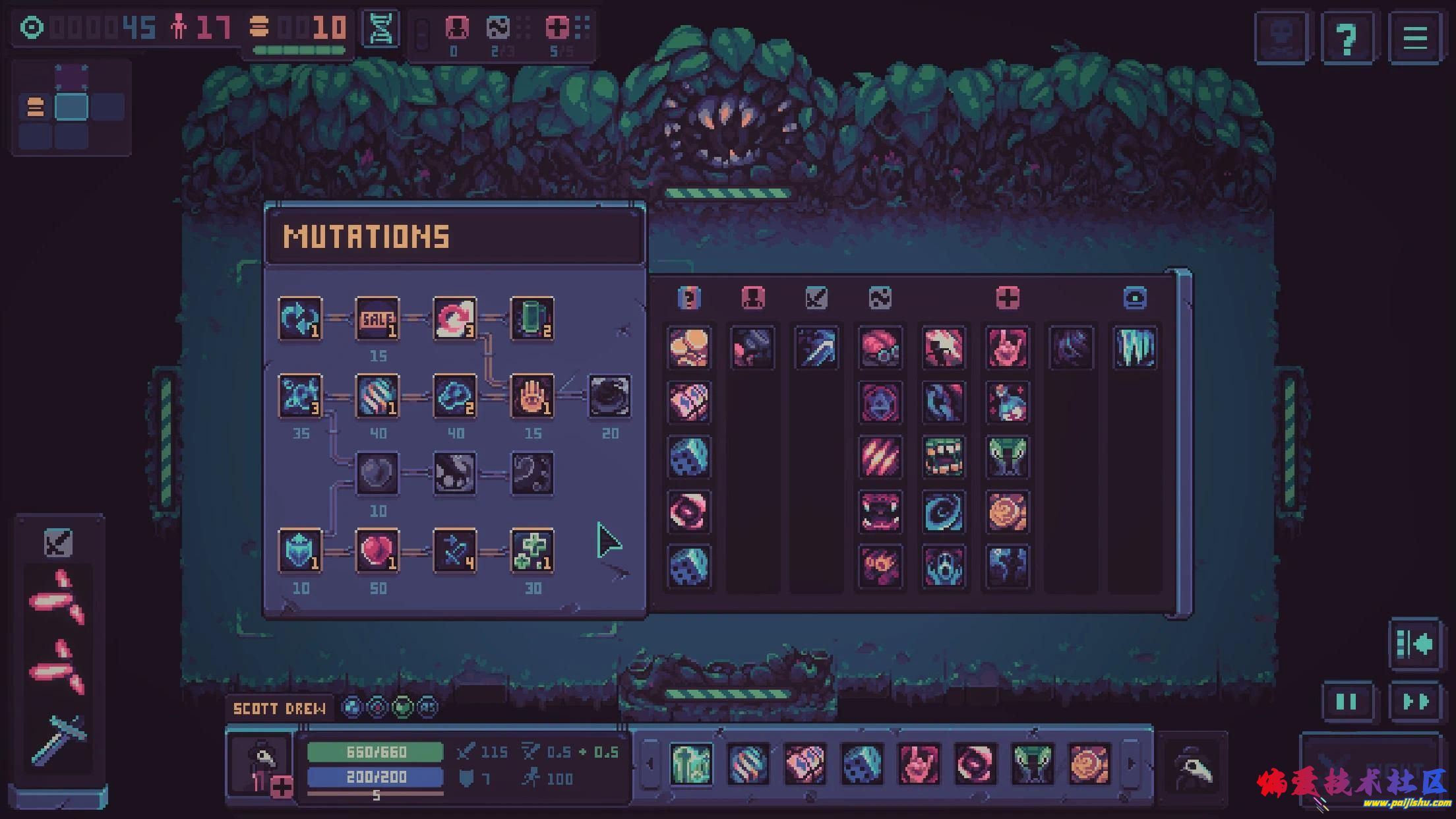Choose the blue helmet mutation node
The height and width of the screenshot is (819, 1456).
click(x=300, y=551)
